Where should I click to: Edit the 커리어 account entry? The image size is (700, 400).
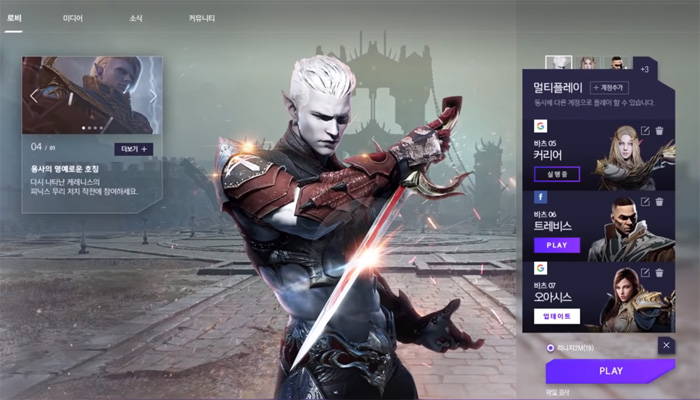[x=645, y=130]
